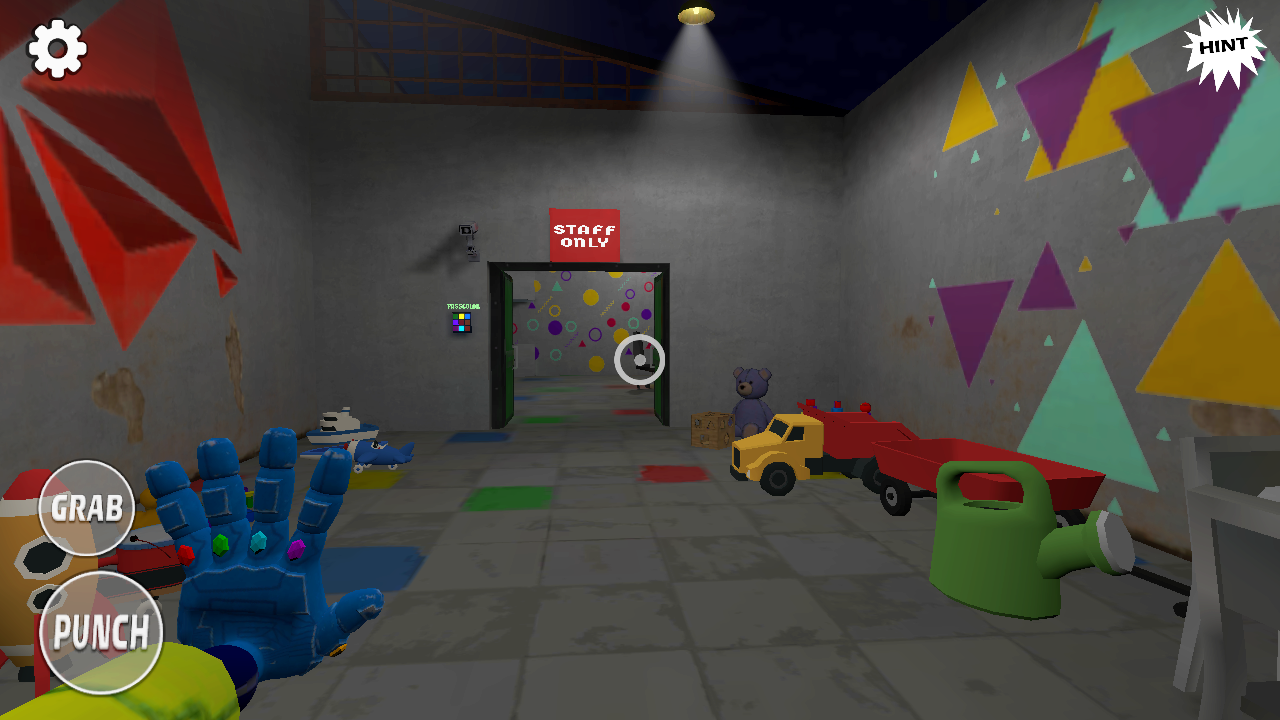Click the HINT starburst icon
The height and width of the screenshot is (720, 1280).
[x=1222, y=45]
